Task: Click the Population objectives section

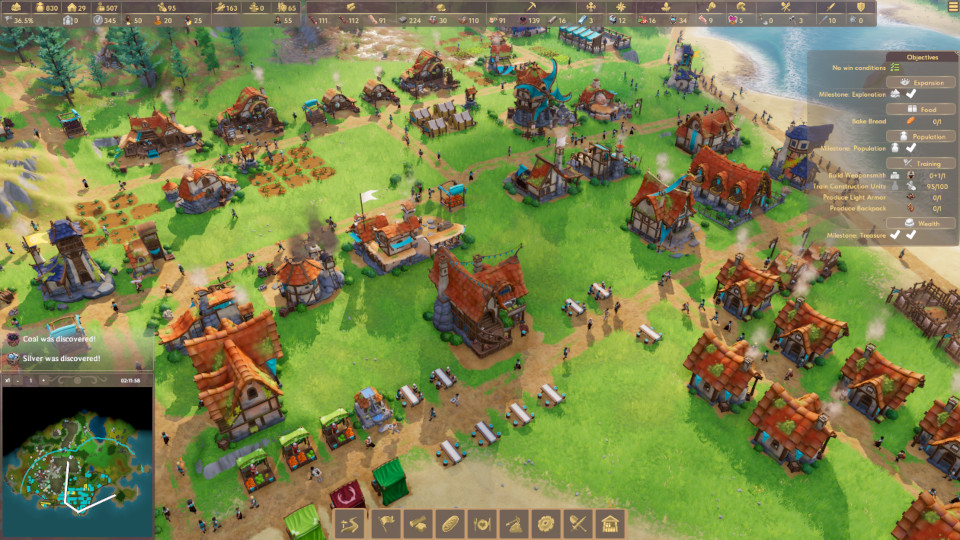Action: coord(922,136)
